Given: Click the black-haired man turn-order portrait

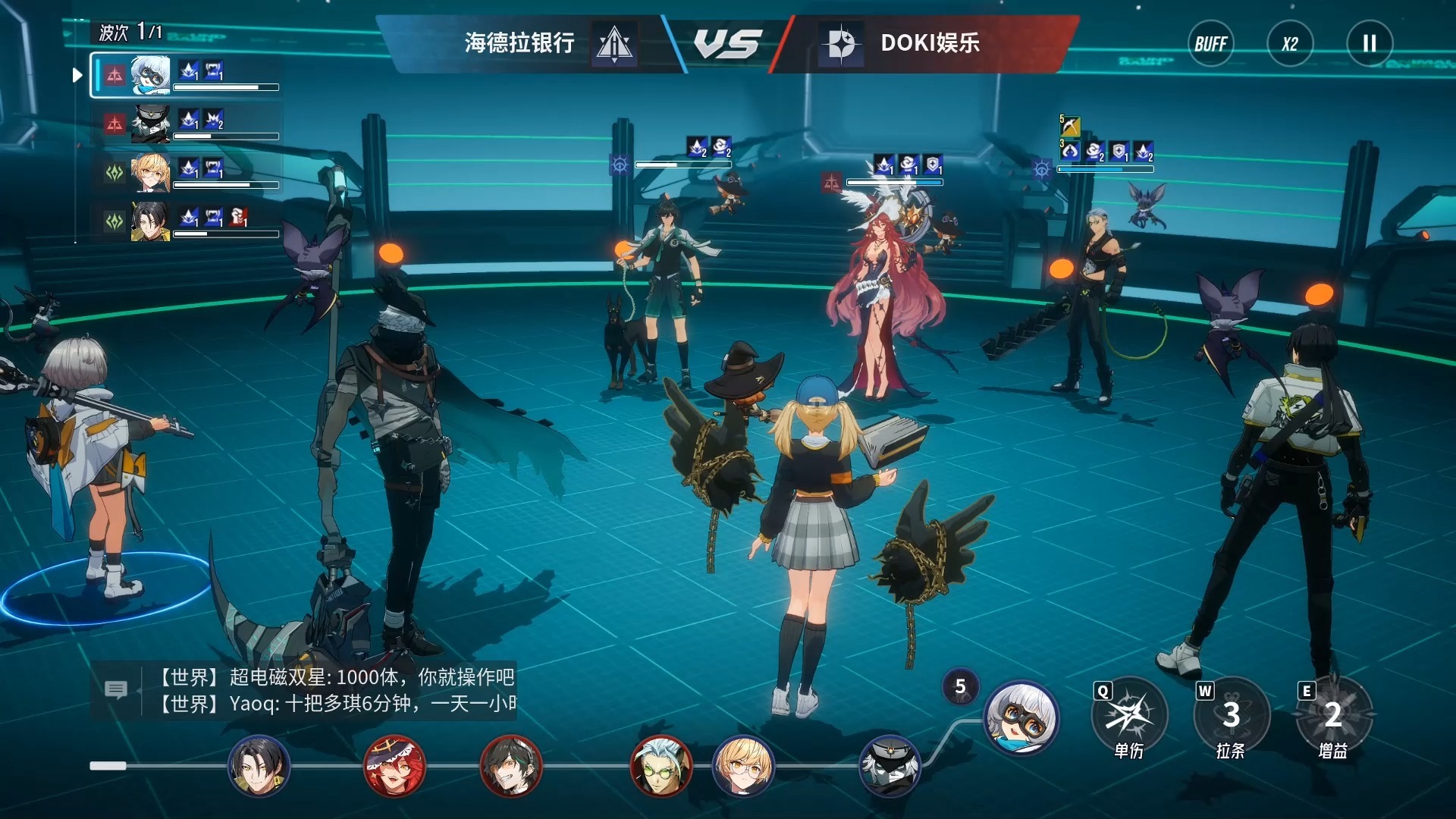Looking at the screenshot, I should click(x=259, y=766).
